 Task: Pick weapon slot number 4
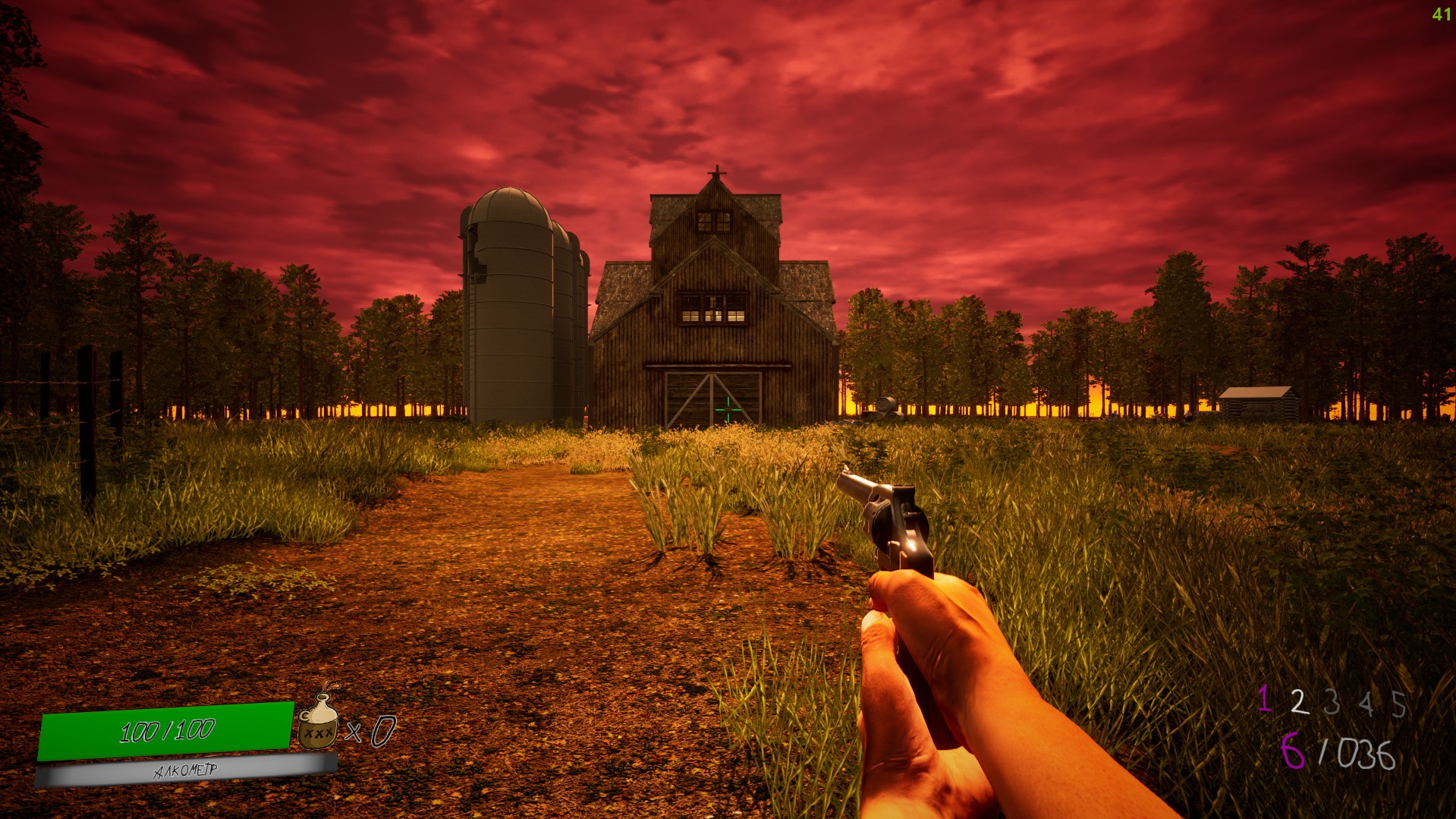tap(1366, 704)
